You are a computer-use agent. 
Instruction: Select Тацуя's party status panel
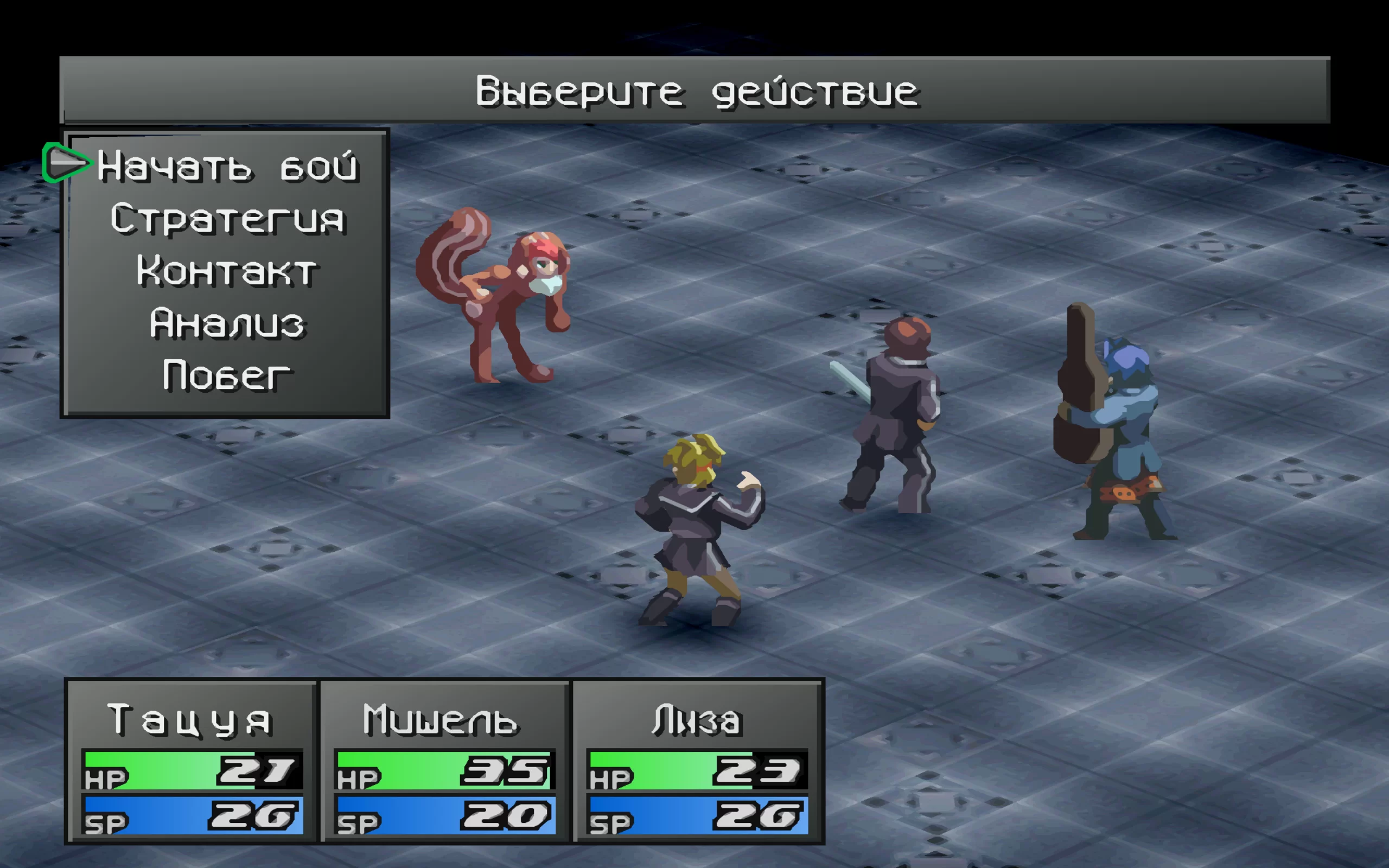pyautogui.click(x=192, y=761)
